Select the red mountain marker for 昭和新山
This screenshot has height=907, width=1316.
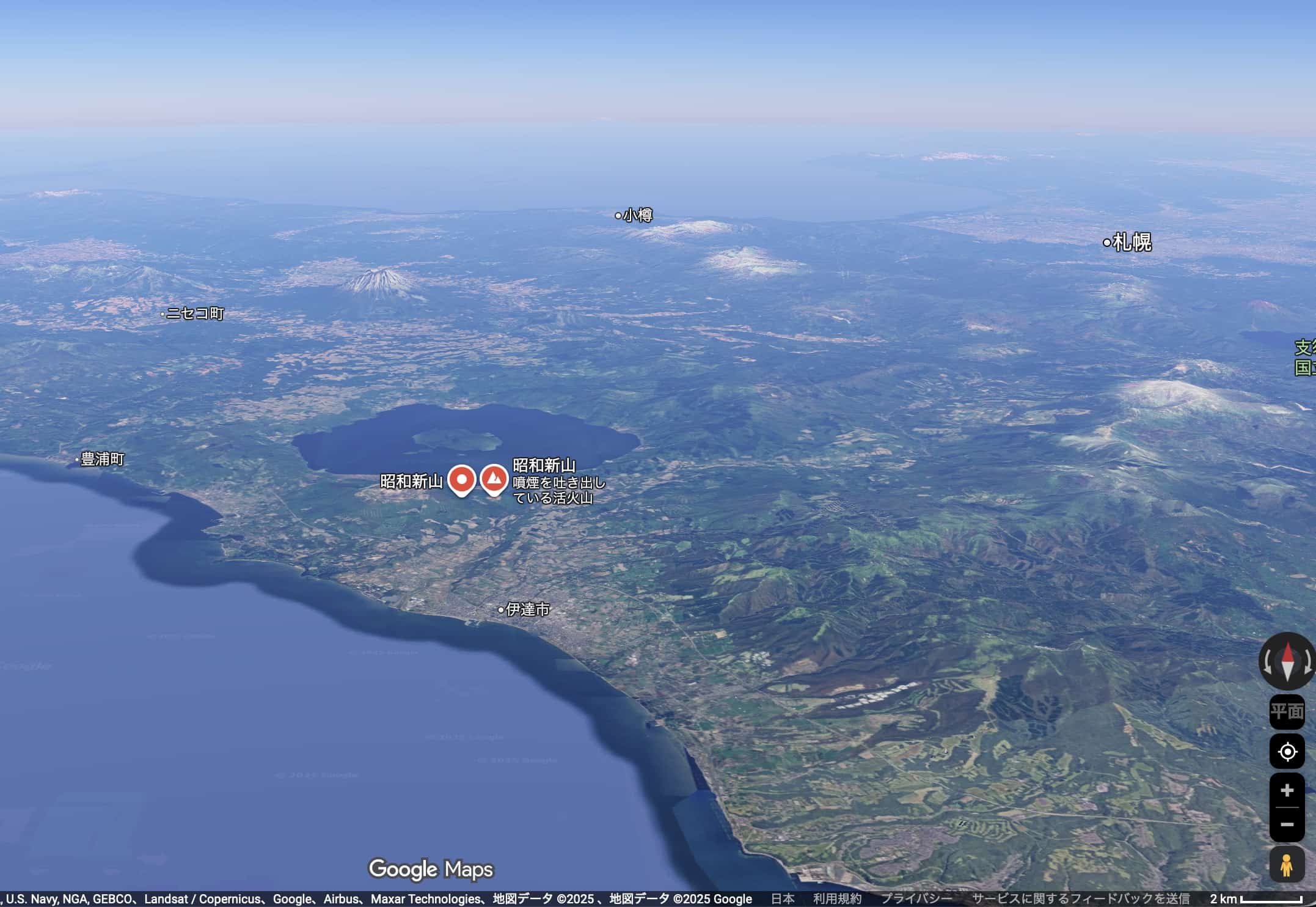click(494, 479)
